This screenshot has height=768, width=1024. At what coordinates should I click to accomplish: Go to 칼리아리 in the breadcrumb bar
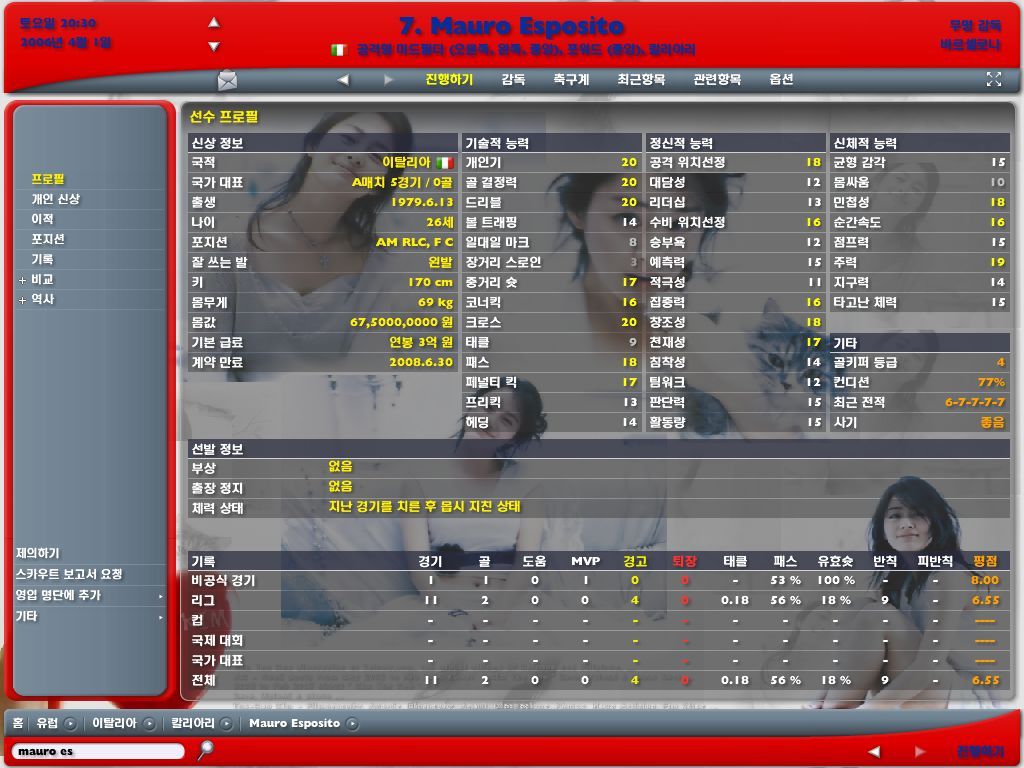tap(193, 723)
